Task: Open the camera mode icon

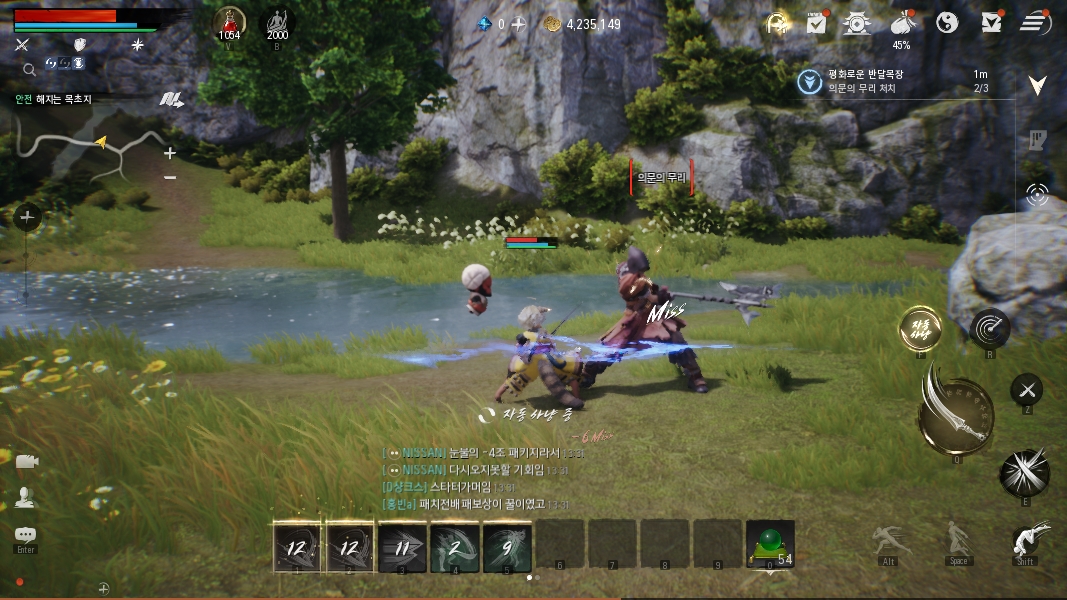Action: point(26,461)
